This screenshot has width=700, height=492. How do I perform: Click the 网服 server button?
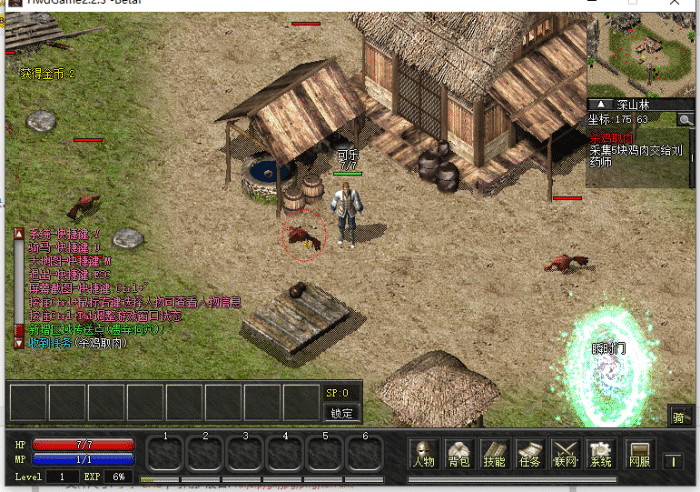tap(639, 455)
